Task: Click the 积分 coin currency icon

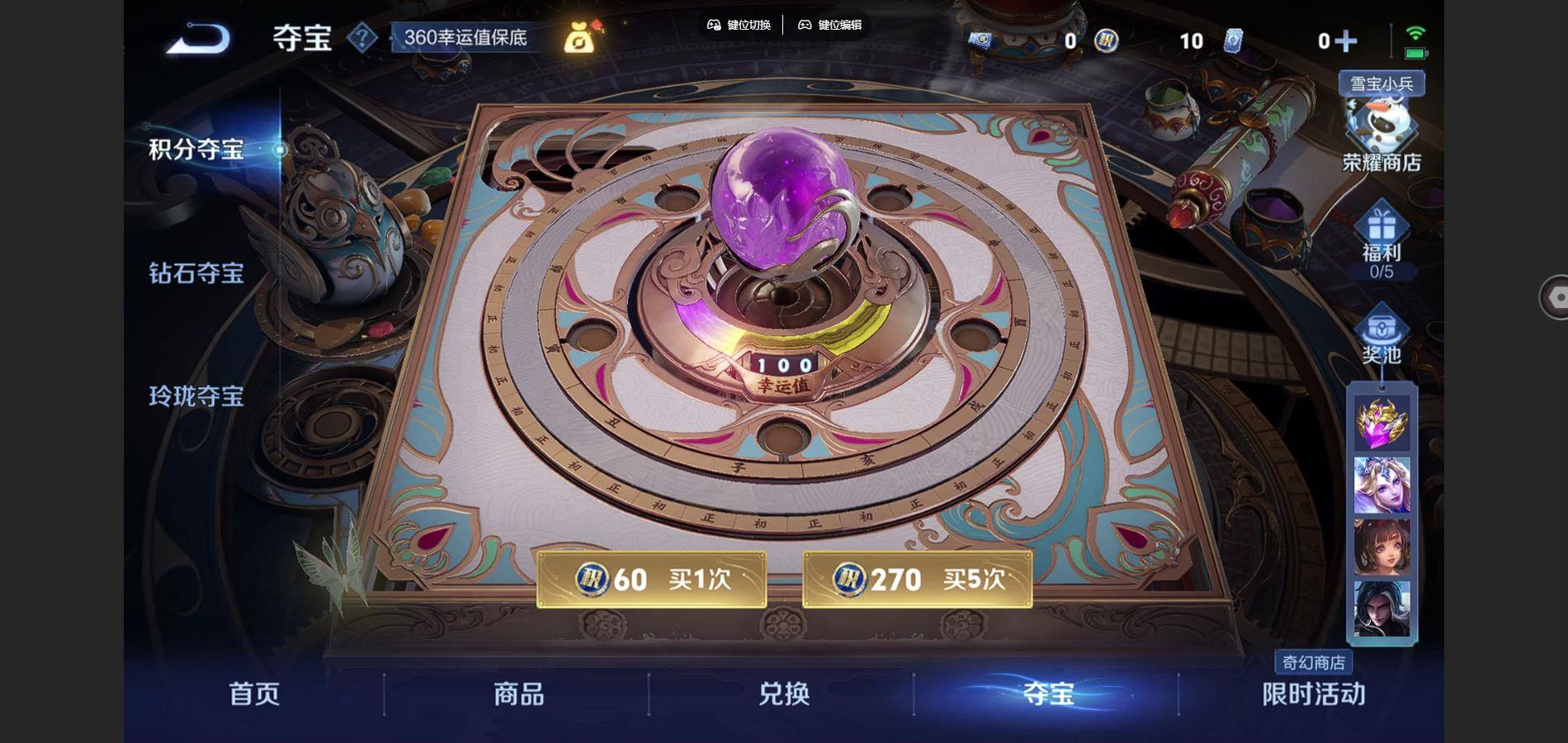Action: coord(1106,41)
